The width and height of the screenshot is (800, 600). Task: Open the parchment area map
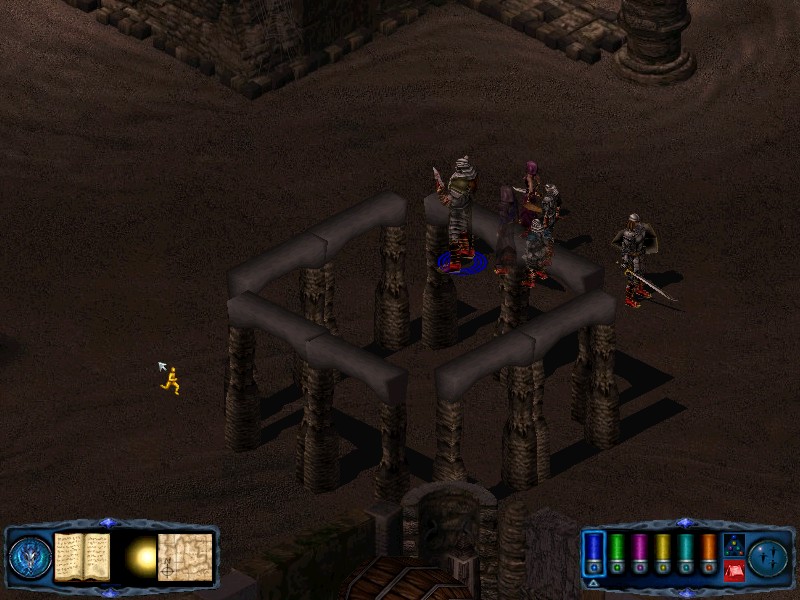[186, 557]
